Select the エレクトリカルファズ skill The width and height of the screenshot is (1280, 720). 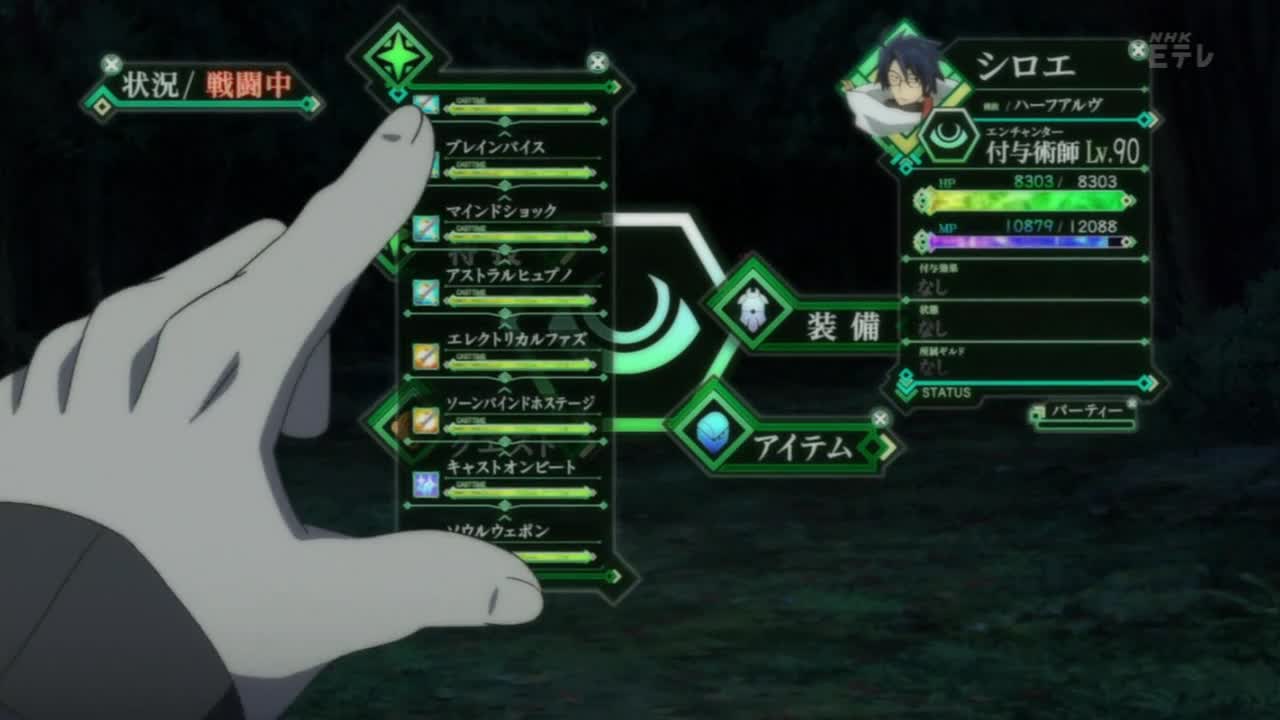[x=516, y=339]
